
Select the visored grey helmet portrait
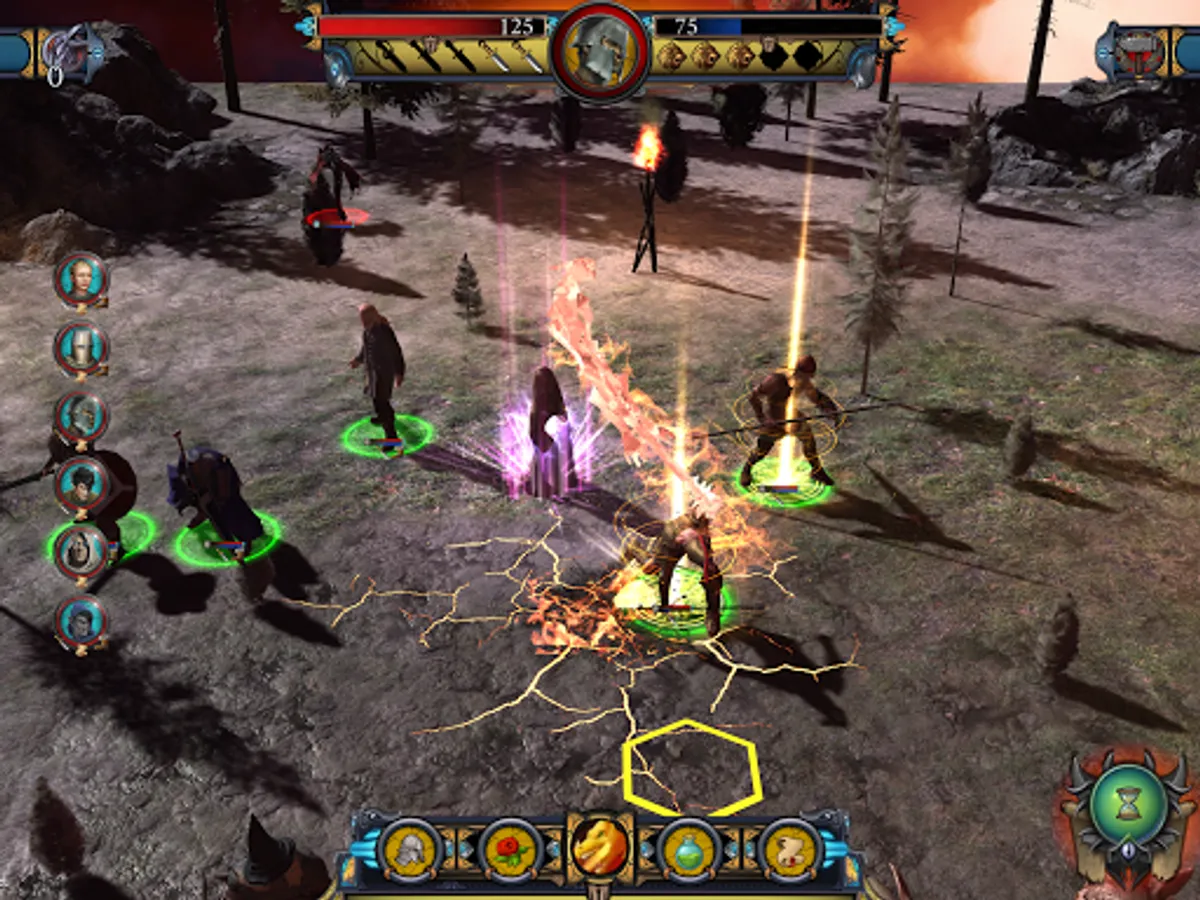pos(81,416)
